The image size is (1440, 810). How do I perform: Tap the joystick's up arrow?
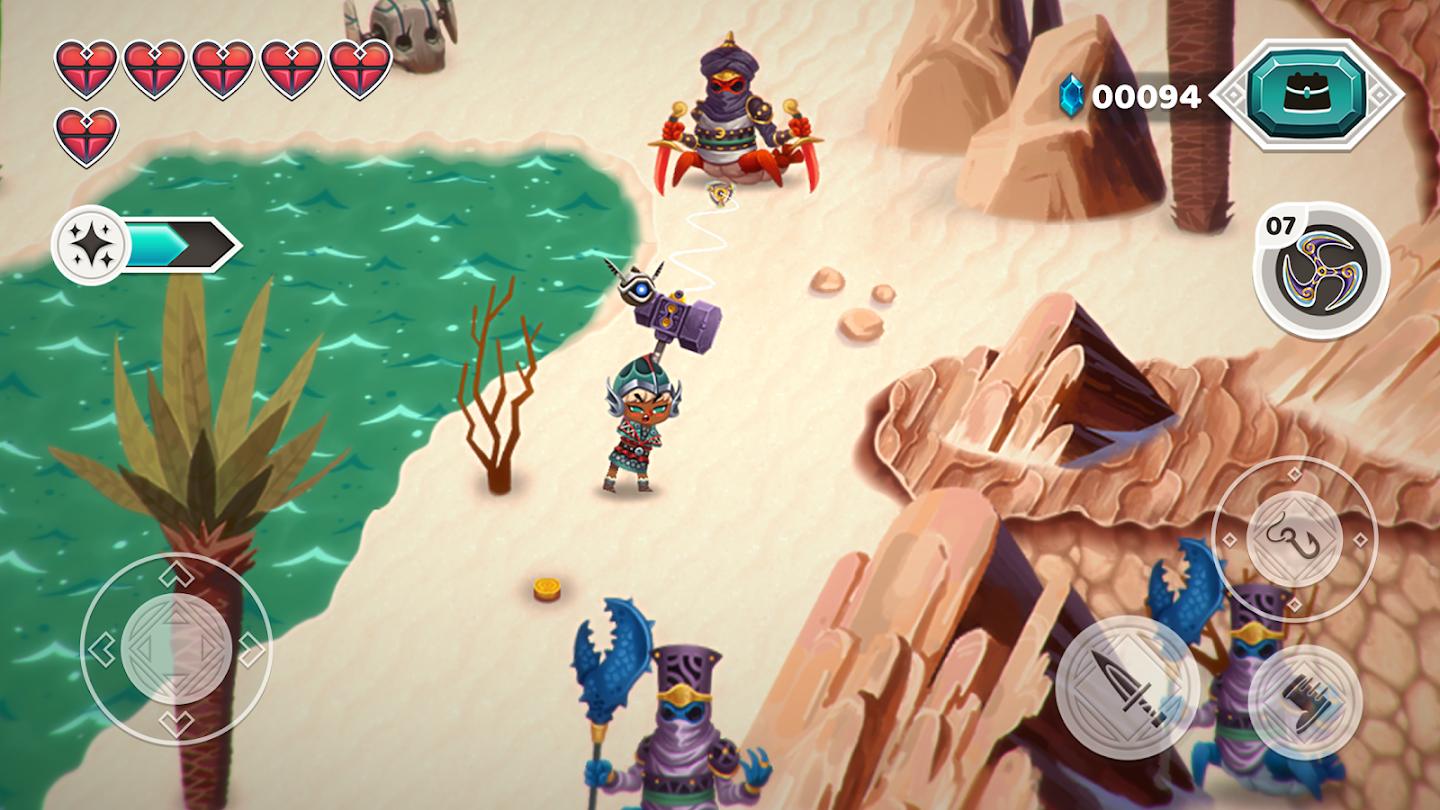point(176,575)
